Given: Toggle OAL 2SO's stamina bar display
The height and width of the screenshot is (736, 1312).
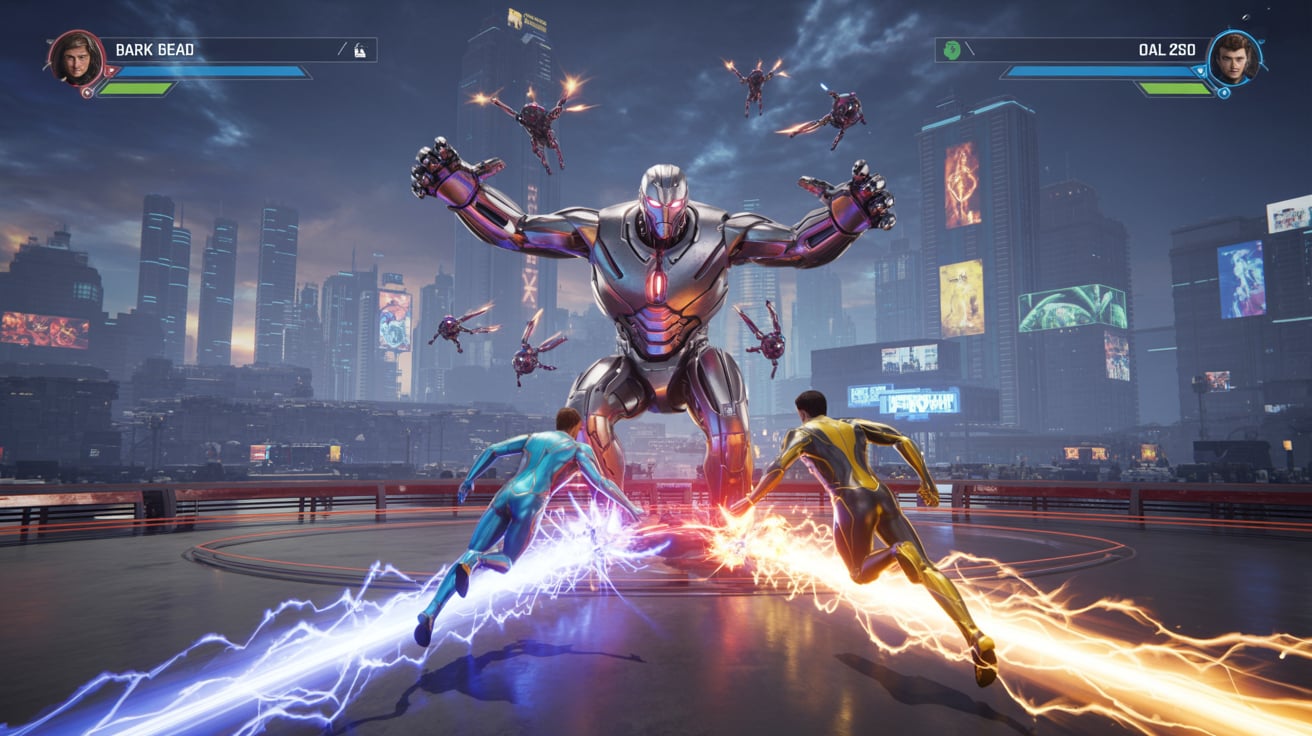Looking at the screenshot, I should 1177,87.
